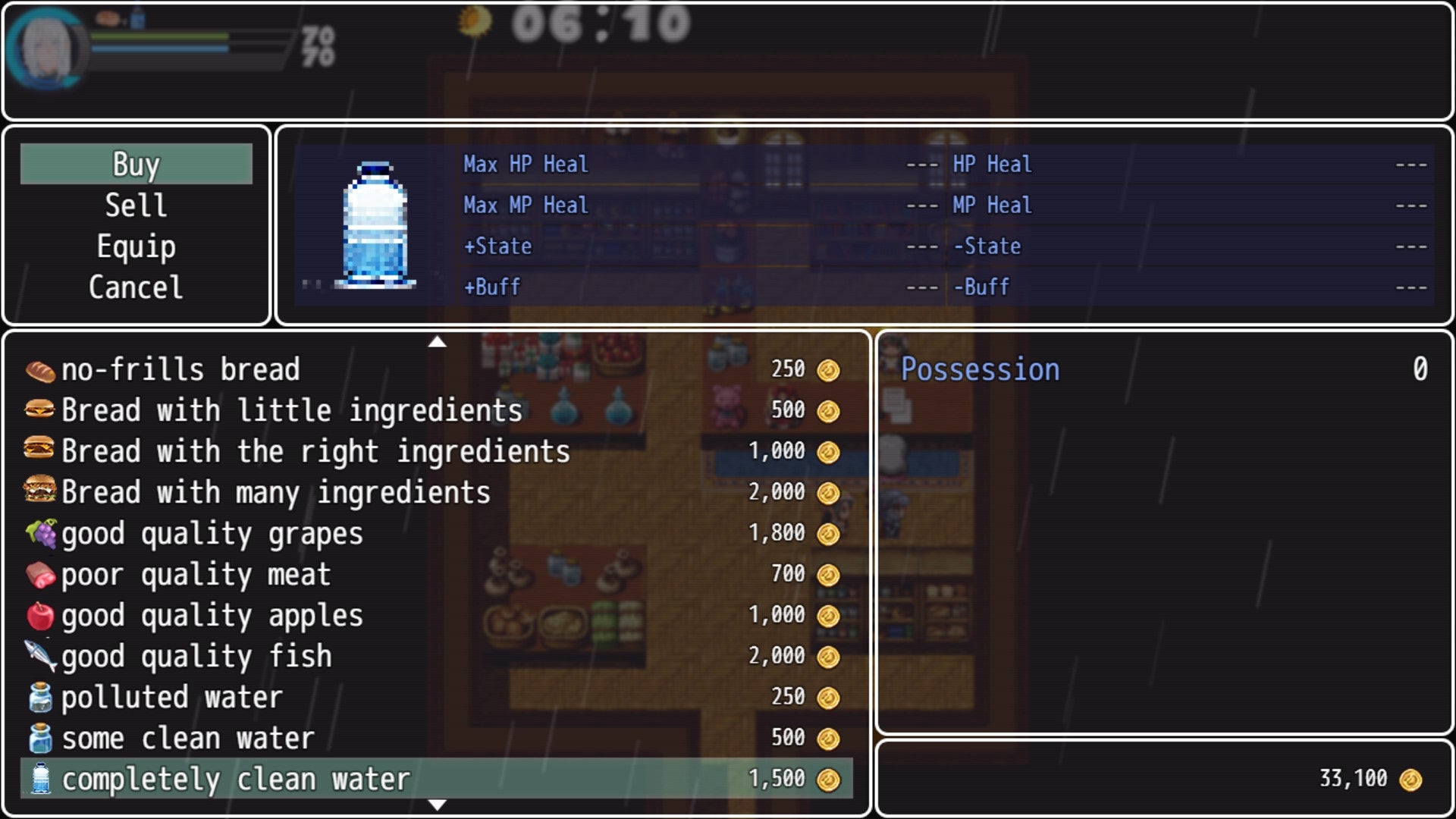Viewport: 1456px width, 819px height.
Task: Choose the Sell option
Action: [x=136, y=205]
